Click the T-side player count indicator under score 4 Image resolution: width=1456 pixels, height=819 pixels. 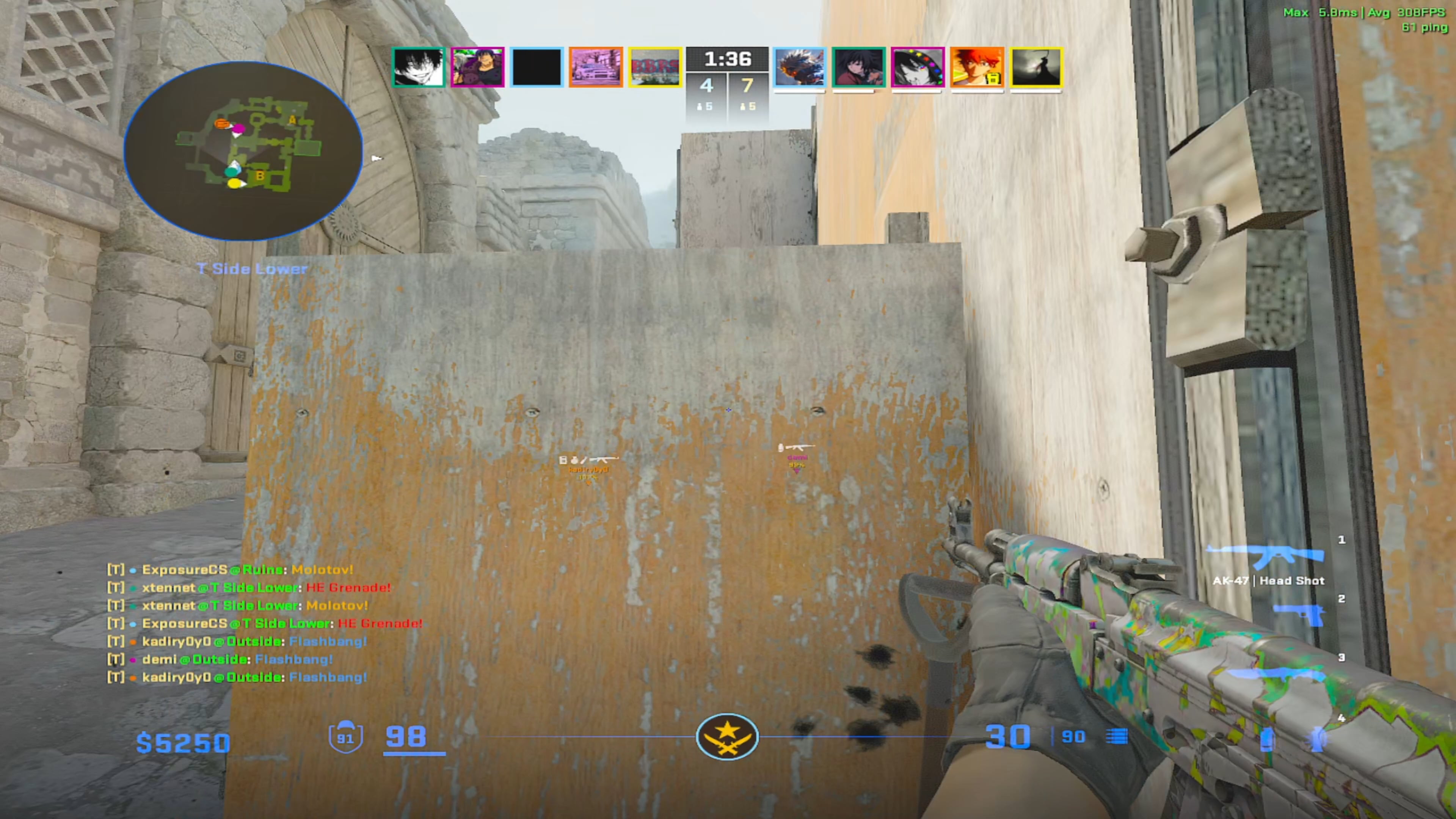click(x=706, y=106)
